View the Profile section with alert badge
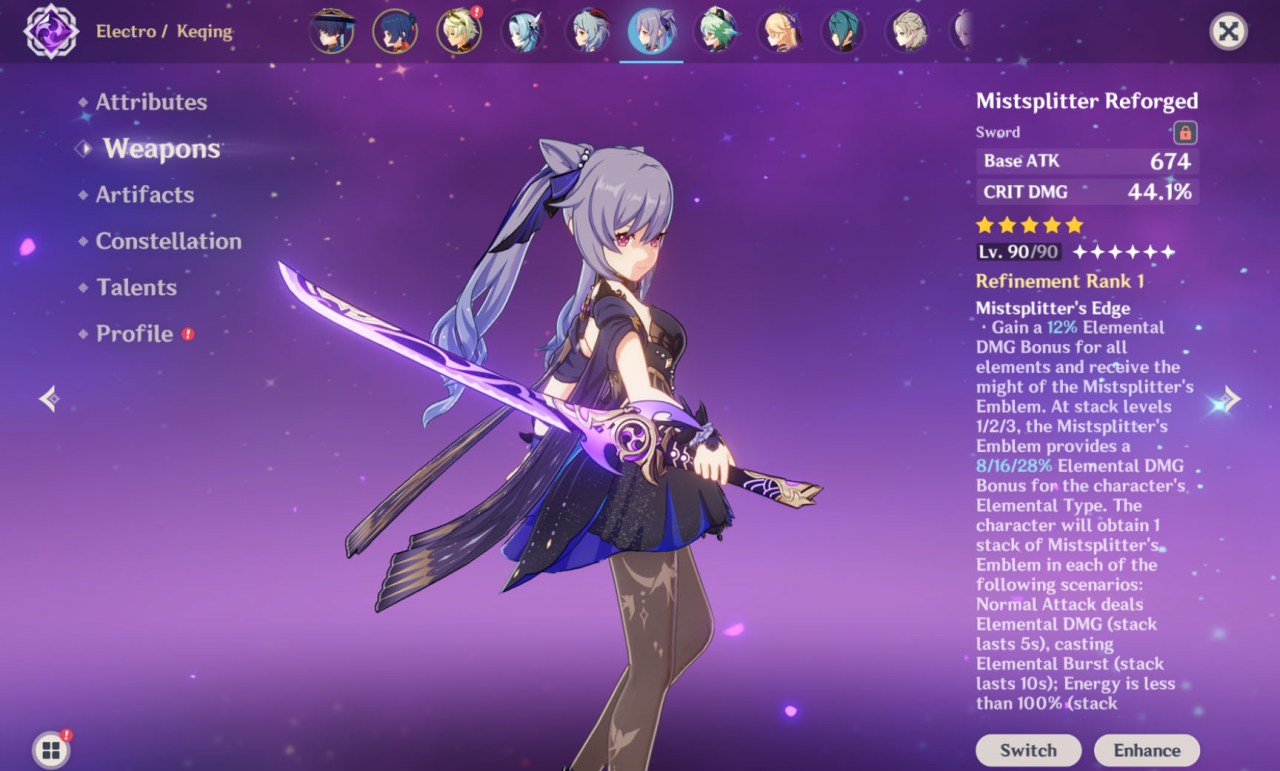Viewport: 1280px width, 771px height. (133, 334)
